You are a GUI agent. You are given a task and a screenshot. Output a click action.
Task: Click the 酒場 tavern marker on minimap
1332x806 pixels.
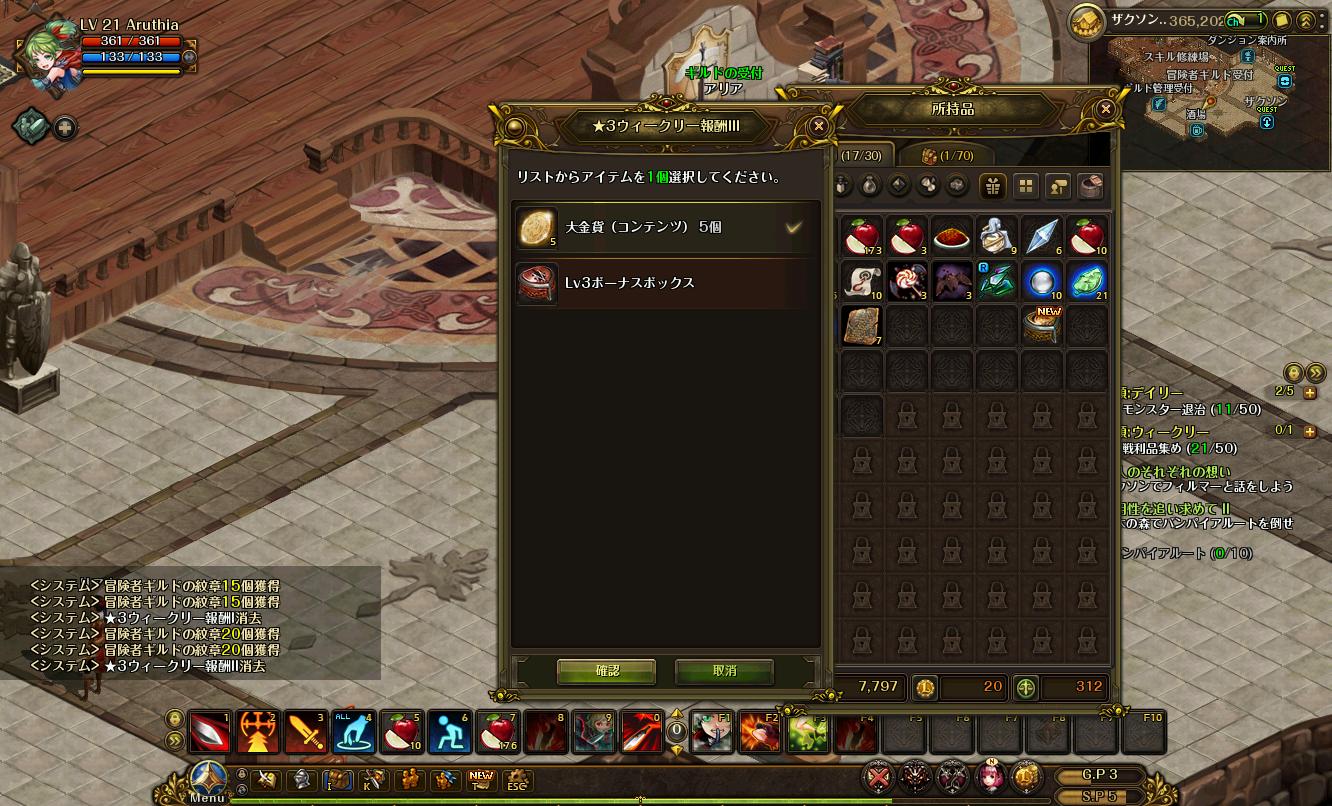[x=1196, y=115]
